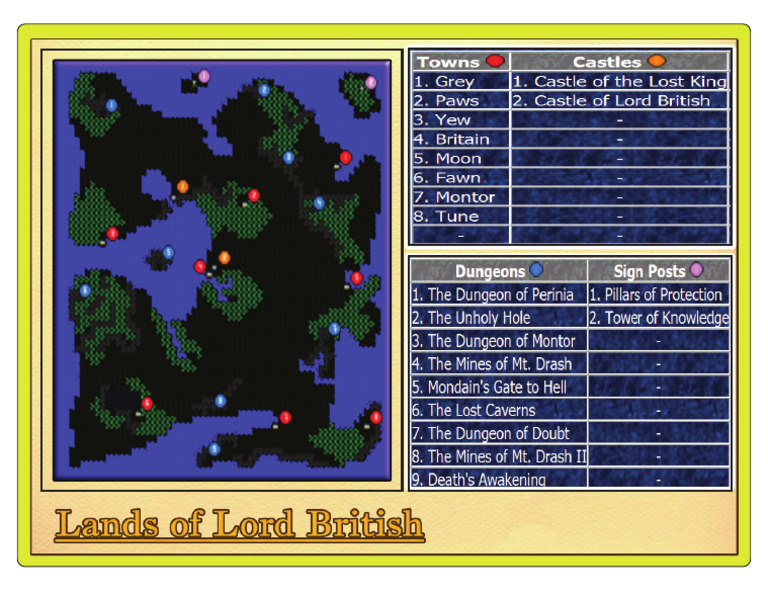Select Castle of the Lost King
Image resolution: width=768 pixels, height=594 pixels.
[x=620, y=82]
